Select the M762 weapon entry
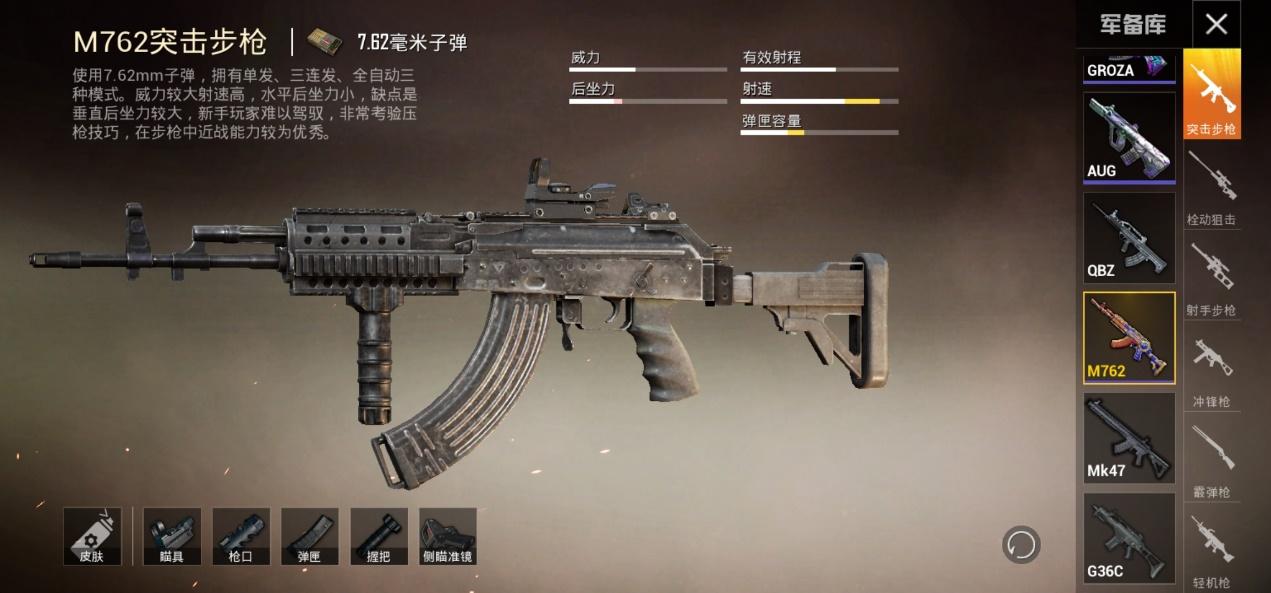 [x=1129, y=338]
